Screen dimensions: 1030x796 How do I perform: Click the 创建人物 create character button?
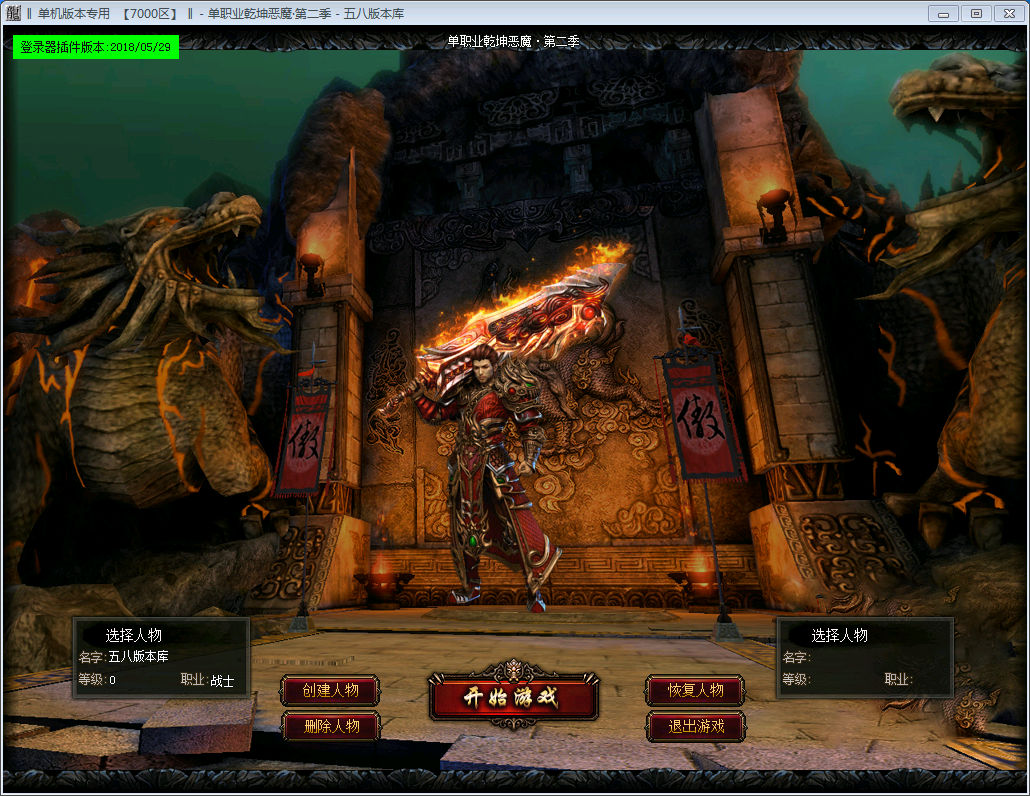(x=331, y=691)
